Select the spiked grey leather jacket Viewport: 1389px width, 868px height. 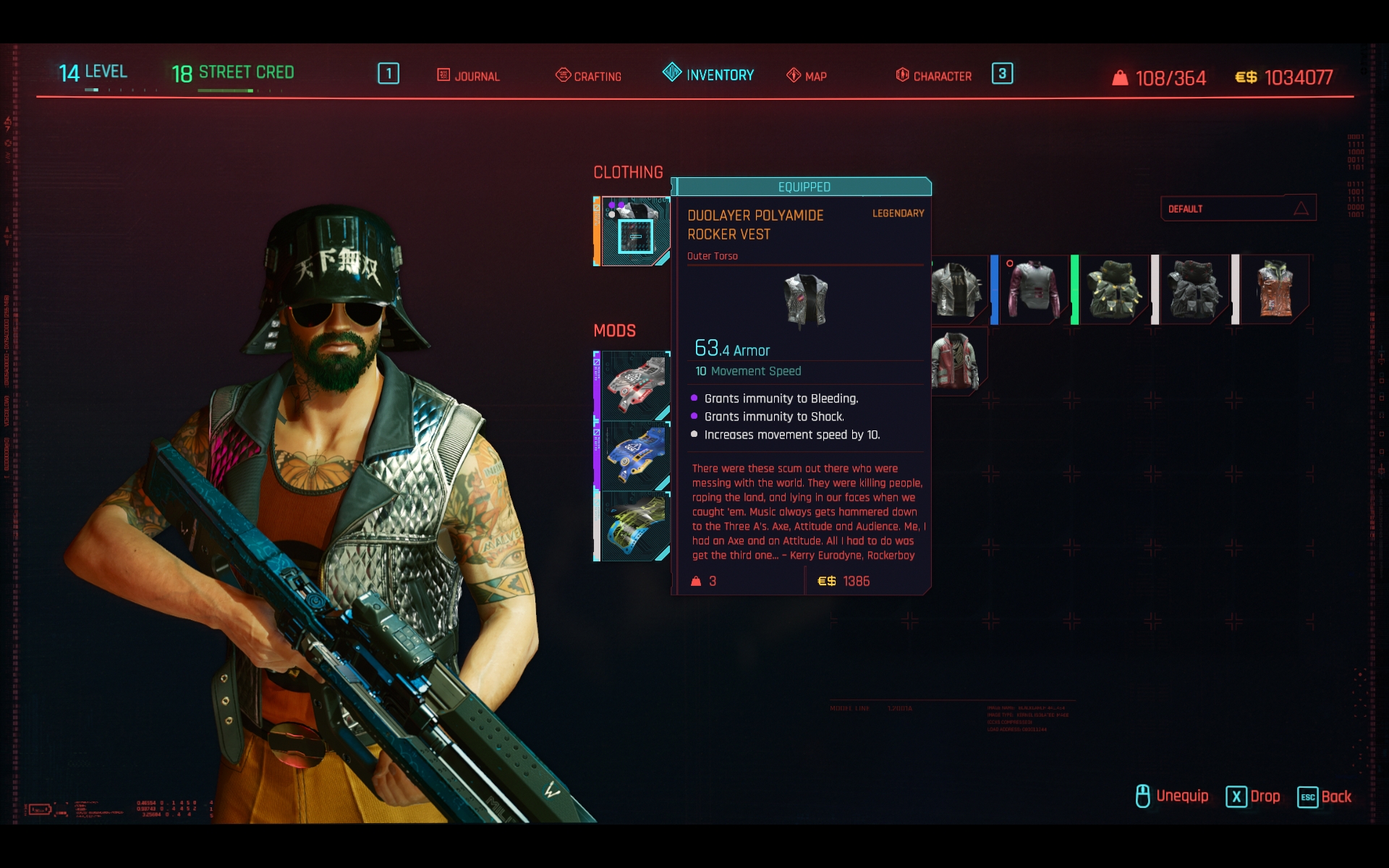pyautogui.click(x=958, y=290)
